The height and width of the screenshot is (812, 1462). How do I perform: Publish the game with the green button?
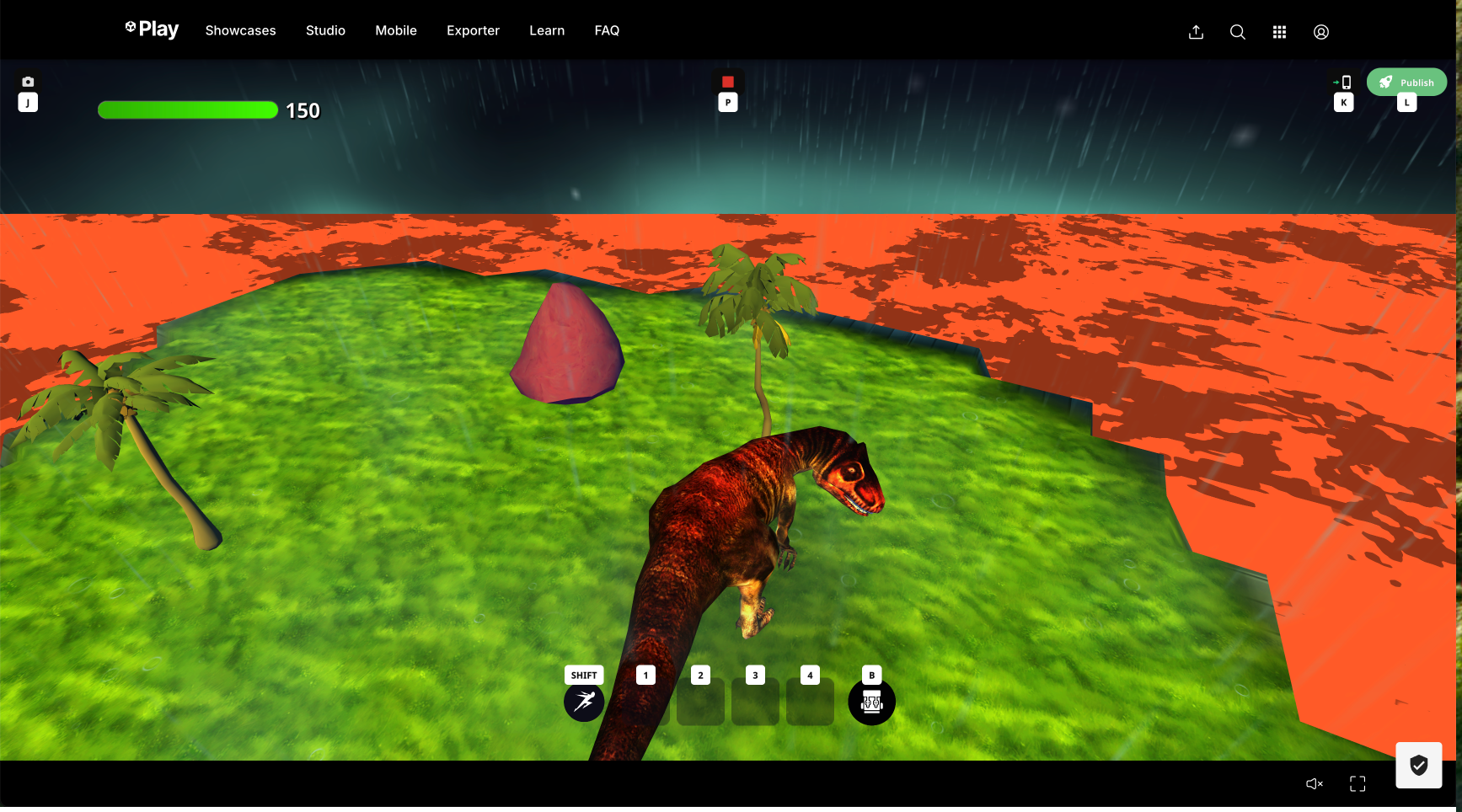[x=1406, y=82]
